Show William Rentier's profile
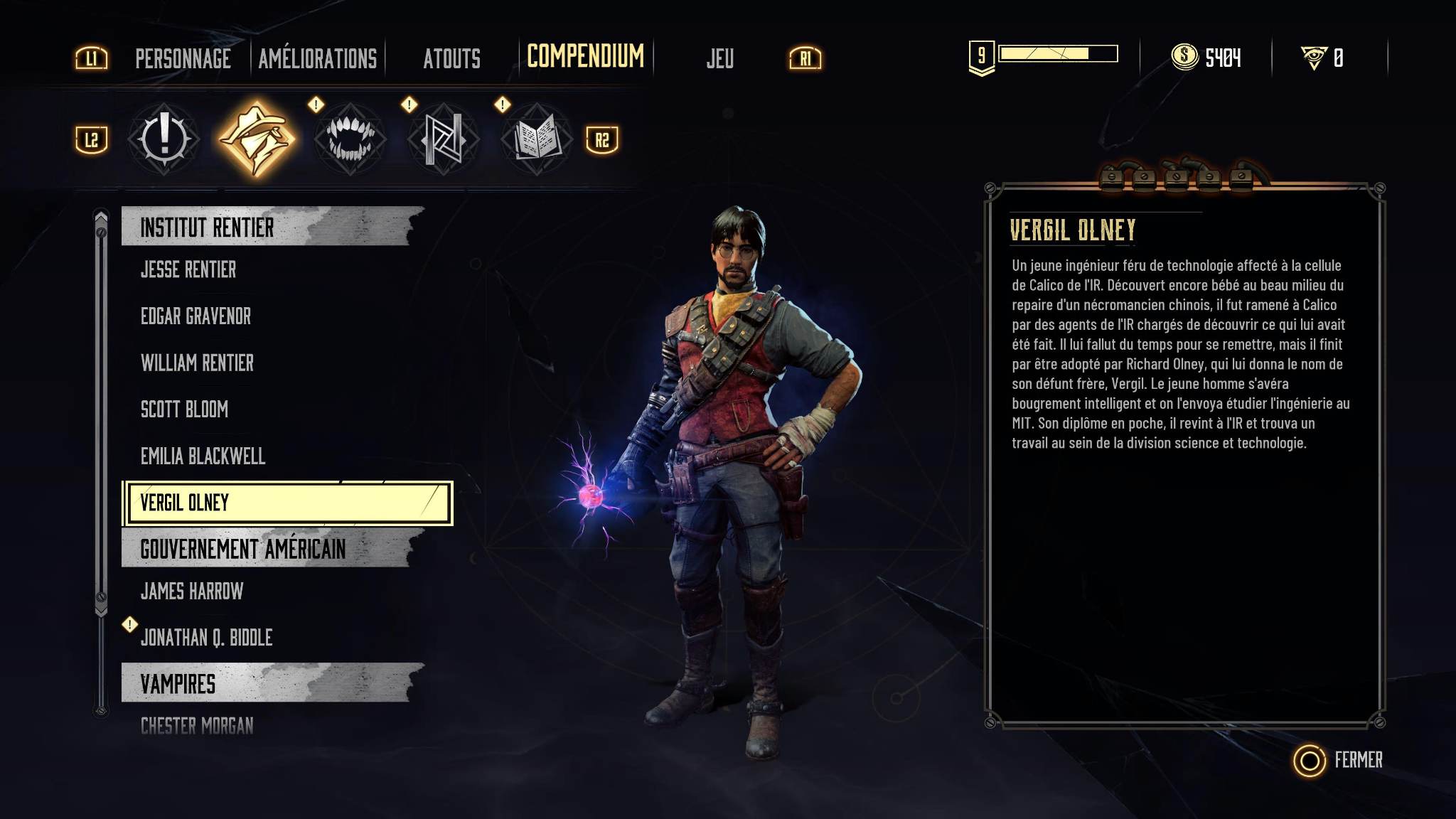 click(197, 363)
